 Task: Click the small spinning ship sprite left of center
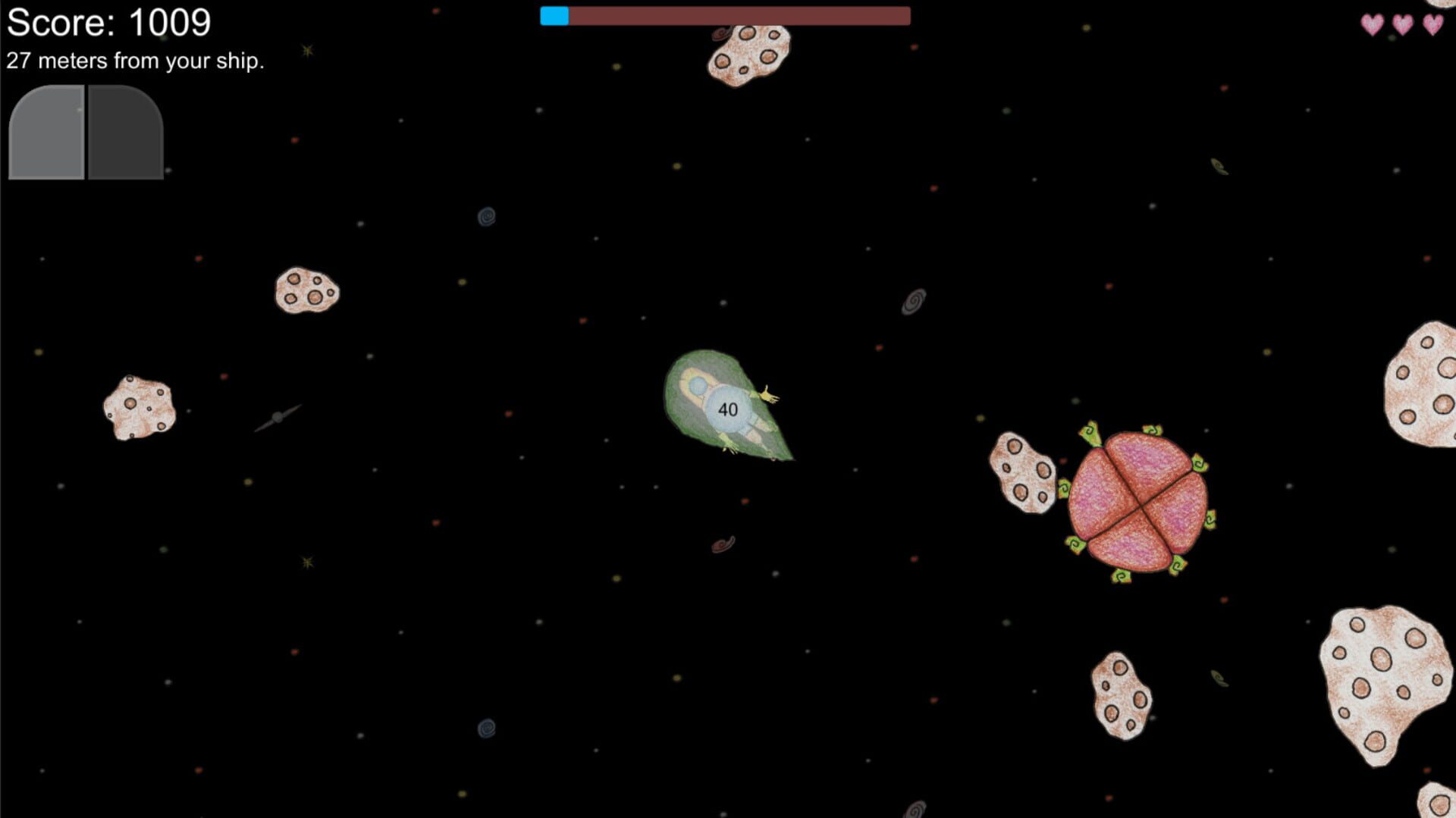[279, 415]
